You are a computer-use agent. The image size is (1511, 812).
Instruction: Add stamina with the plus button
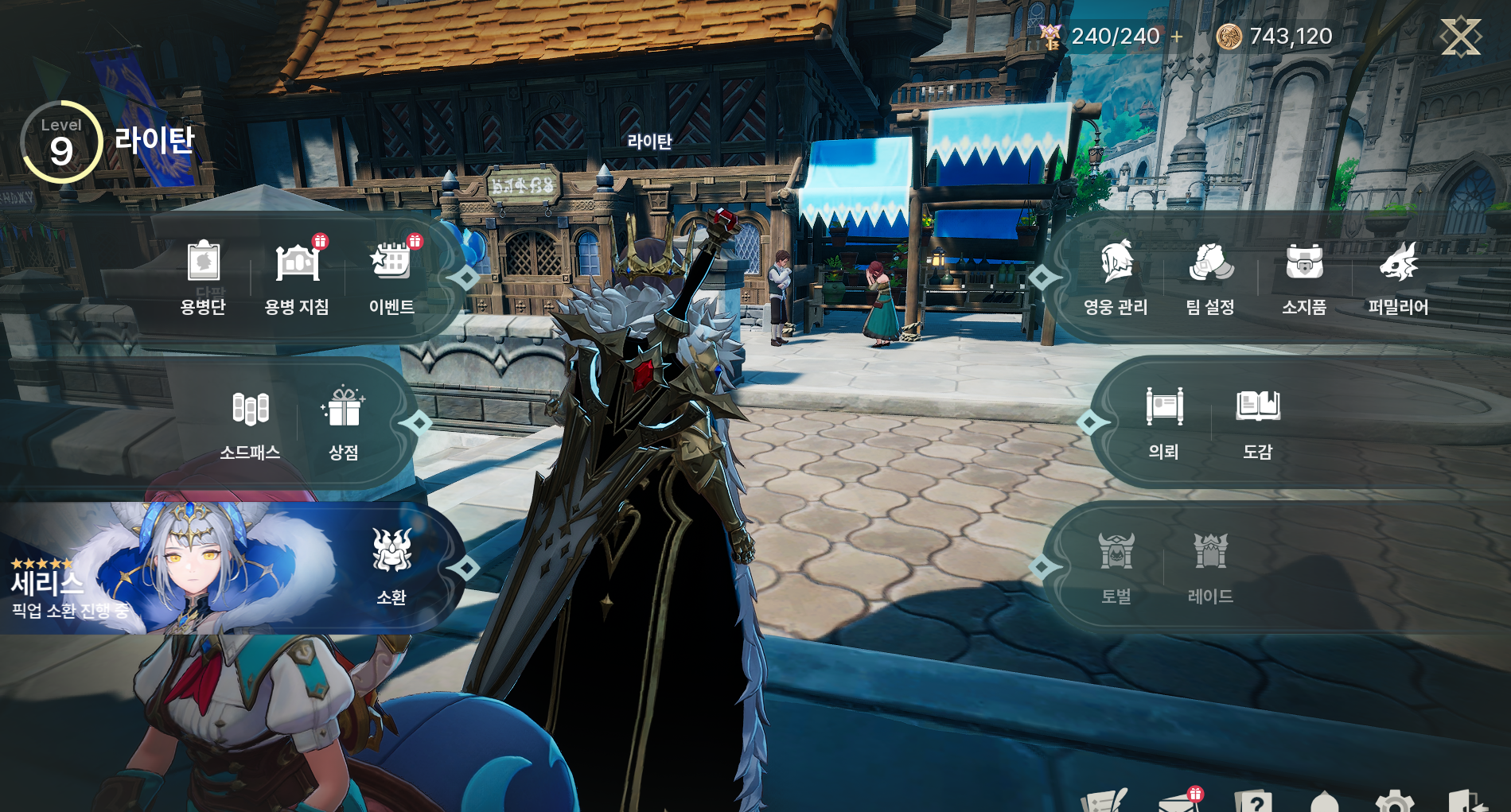pos(1177,37)
